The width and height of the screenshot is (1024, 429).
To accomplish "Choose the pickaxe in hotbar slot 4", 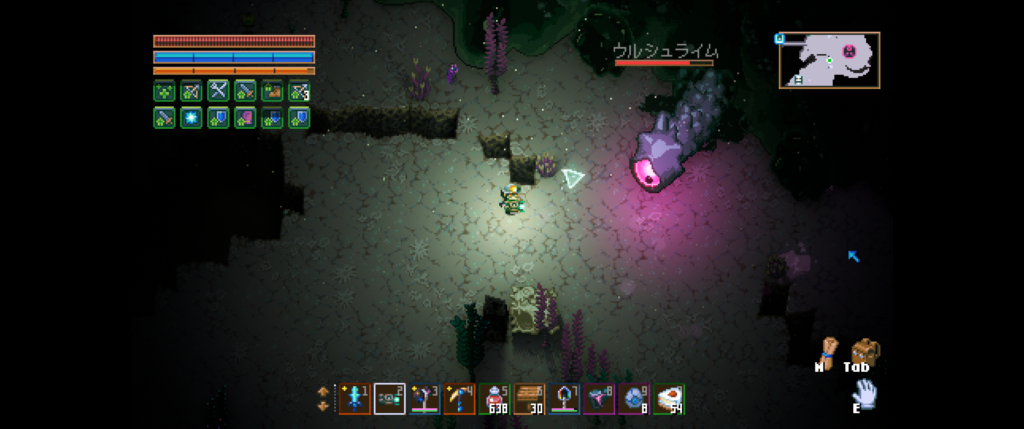I will point(459,399).
